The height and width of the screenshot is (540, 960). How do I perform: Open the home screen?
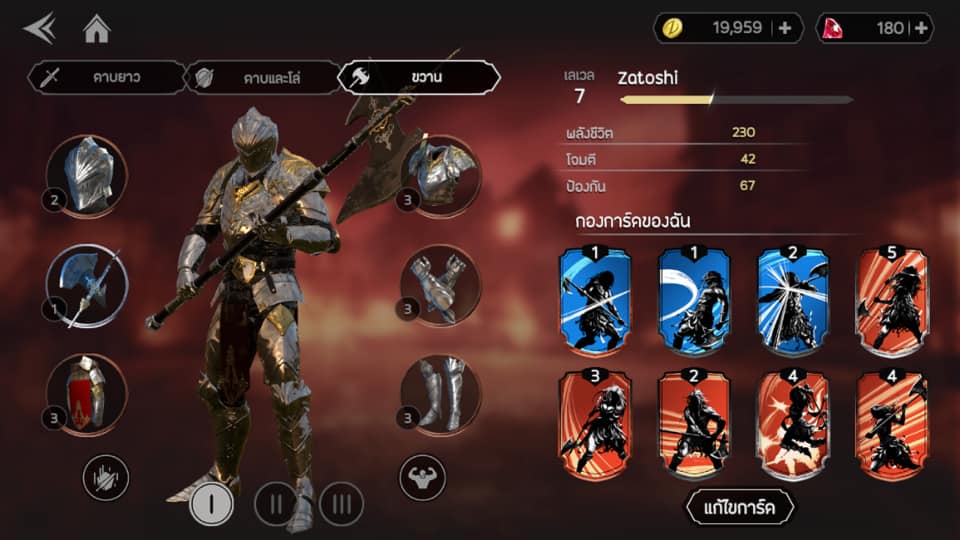pyautogui.click(x=96, y=29)
